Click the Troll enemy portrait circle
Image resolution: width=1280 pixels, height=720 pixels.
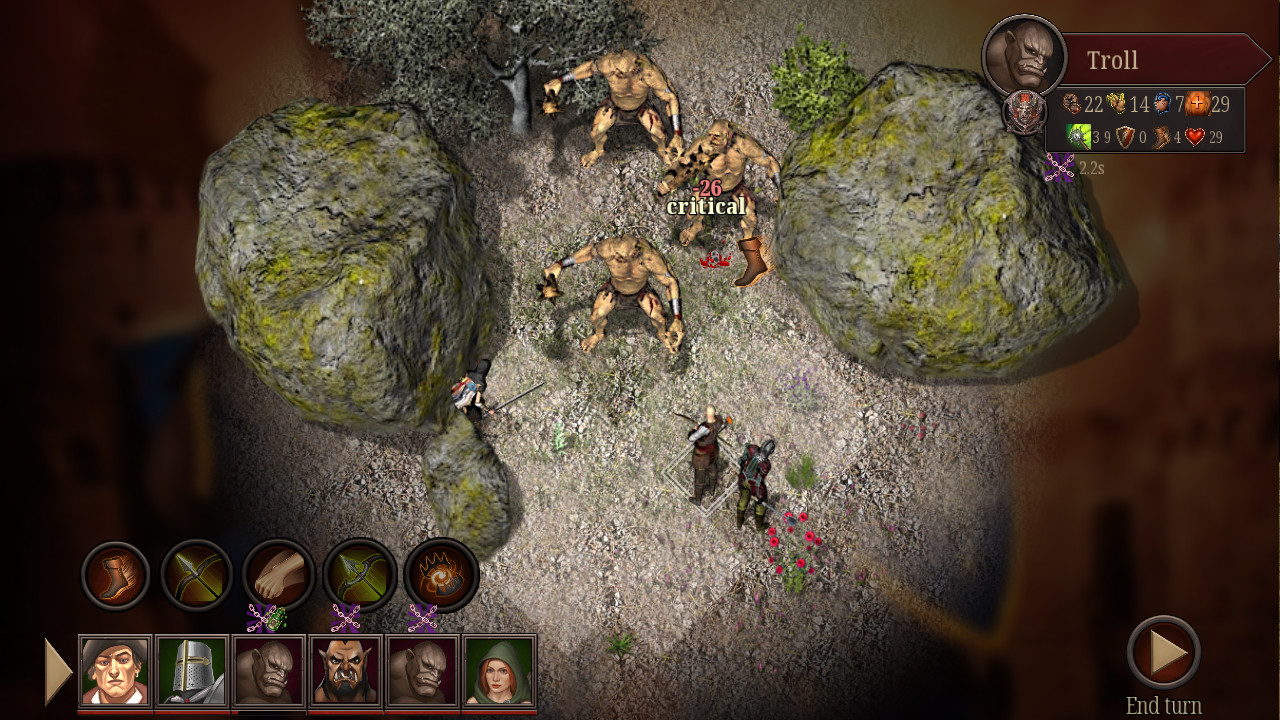point(1024,55)
